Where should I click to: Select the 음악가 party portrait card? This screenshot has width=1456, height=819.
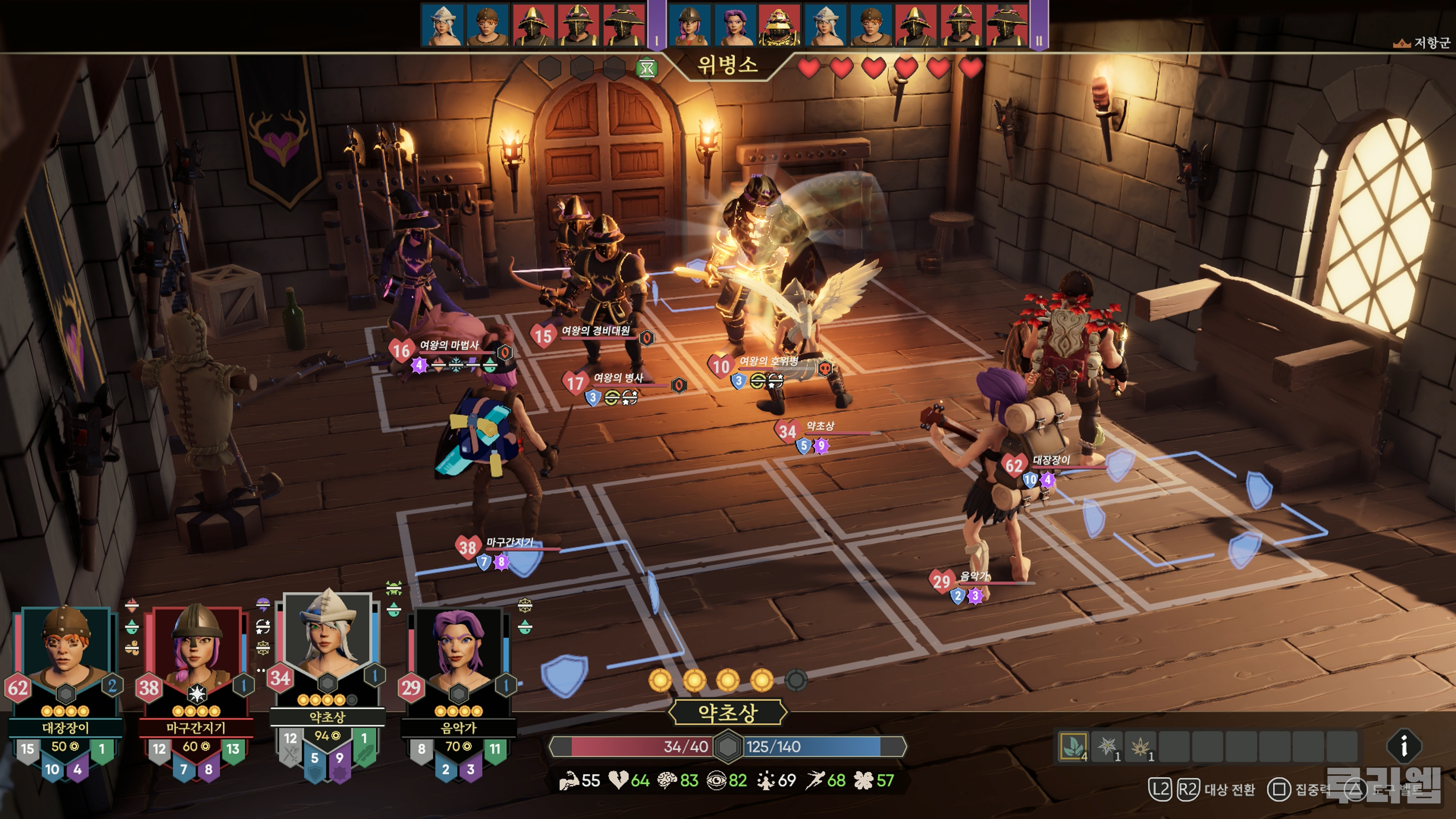[458, 656]
